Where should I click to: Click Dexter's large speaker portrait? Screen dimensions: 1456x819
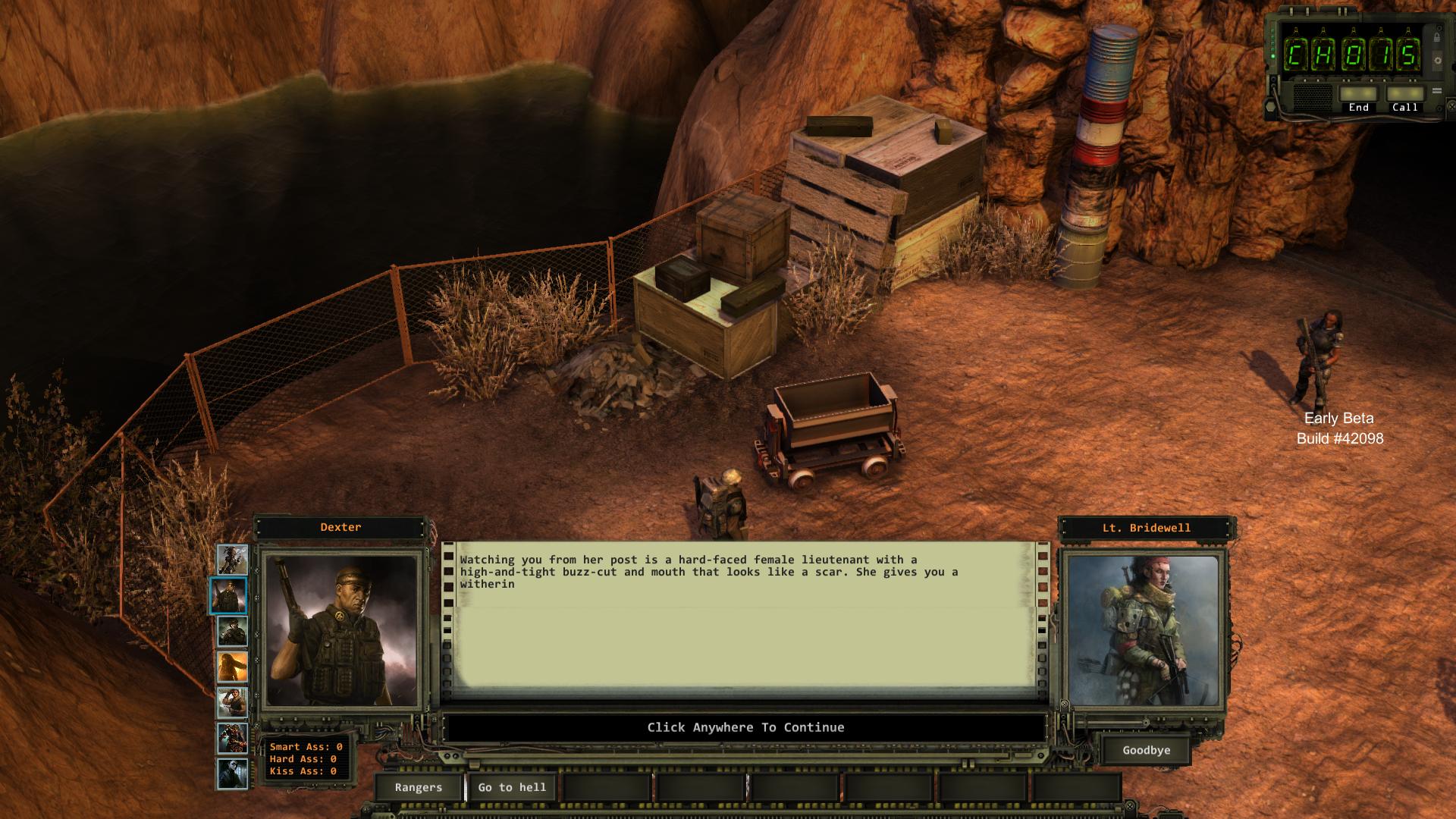tap(340, 631)
